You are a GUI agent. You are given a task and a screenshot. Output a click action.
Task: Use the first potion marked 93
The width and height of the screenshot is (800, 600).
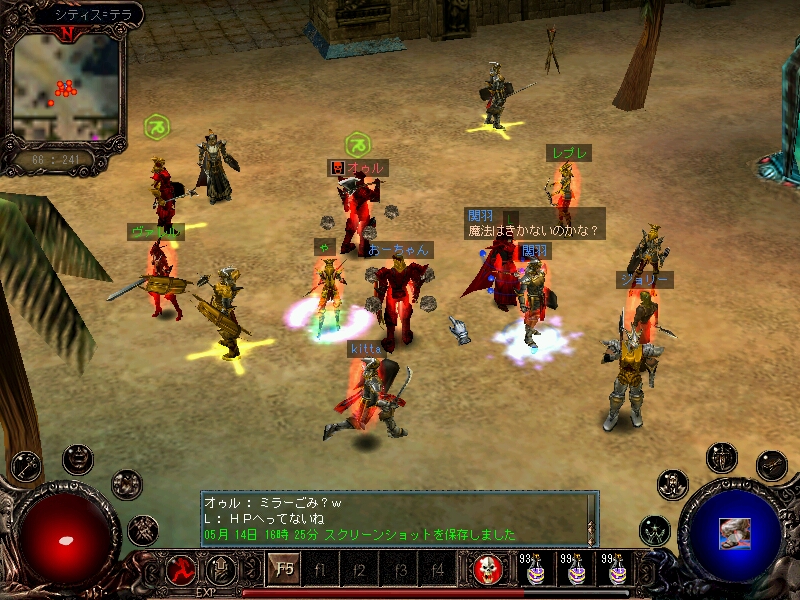tap(535, 571)
